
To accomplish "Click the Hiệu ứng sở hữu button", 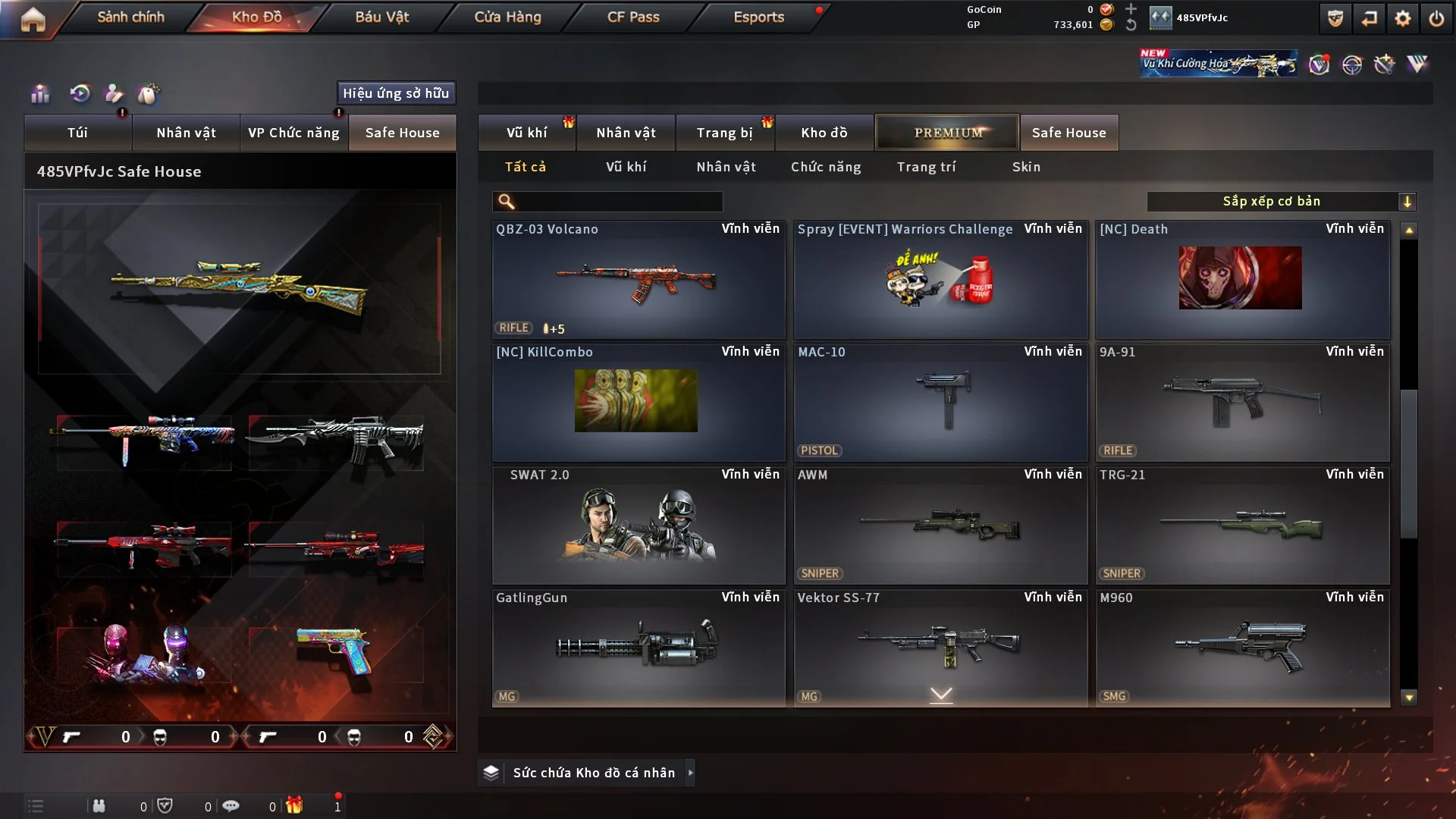I will pyautogui.click(x=396, y=93).
